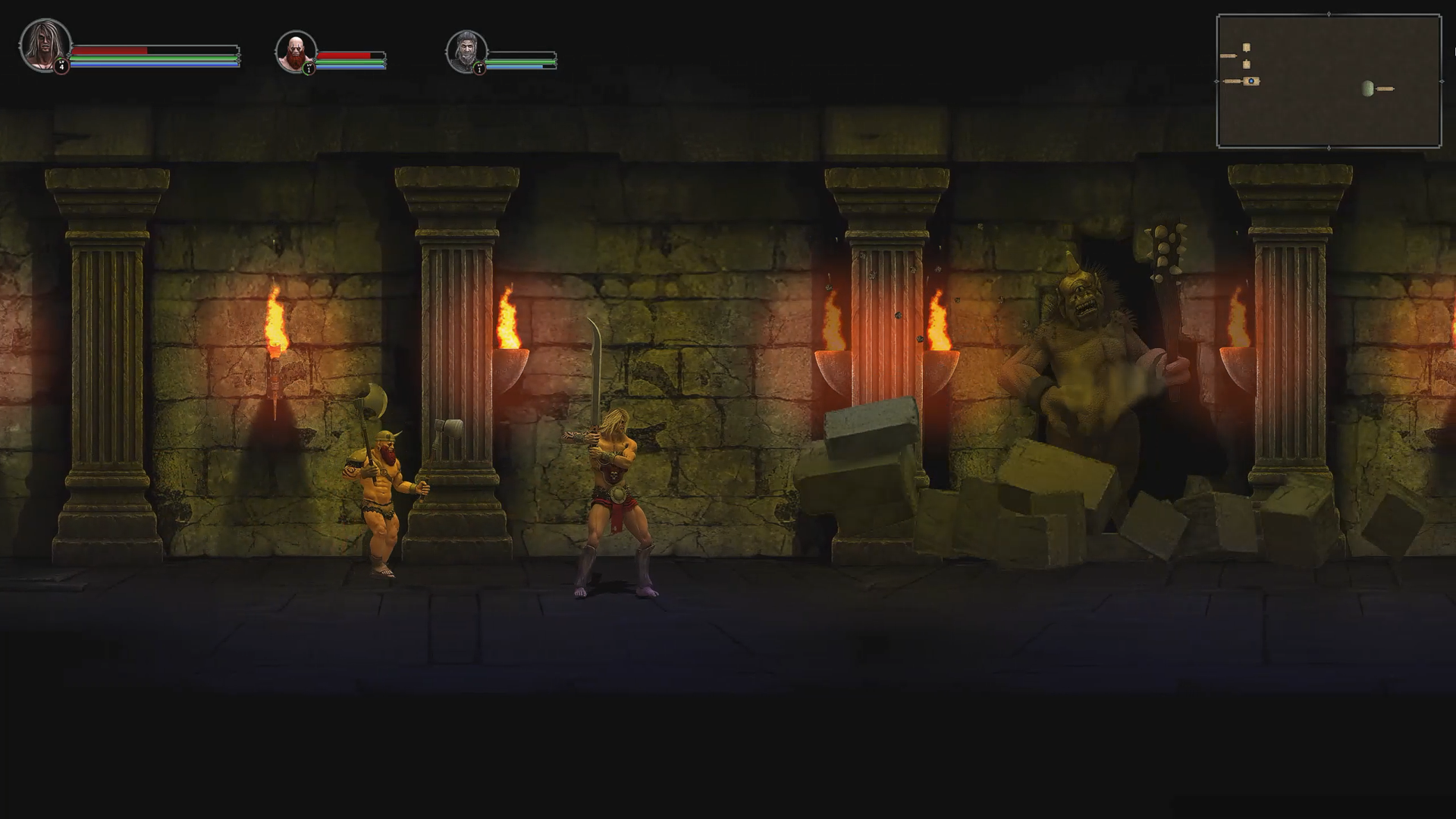Click the level 1 badge under the bearded warrior

[310, 67]
